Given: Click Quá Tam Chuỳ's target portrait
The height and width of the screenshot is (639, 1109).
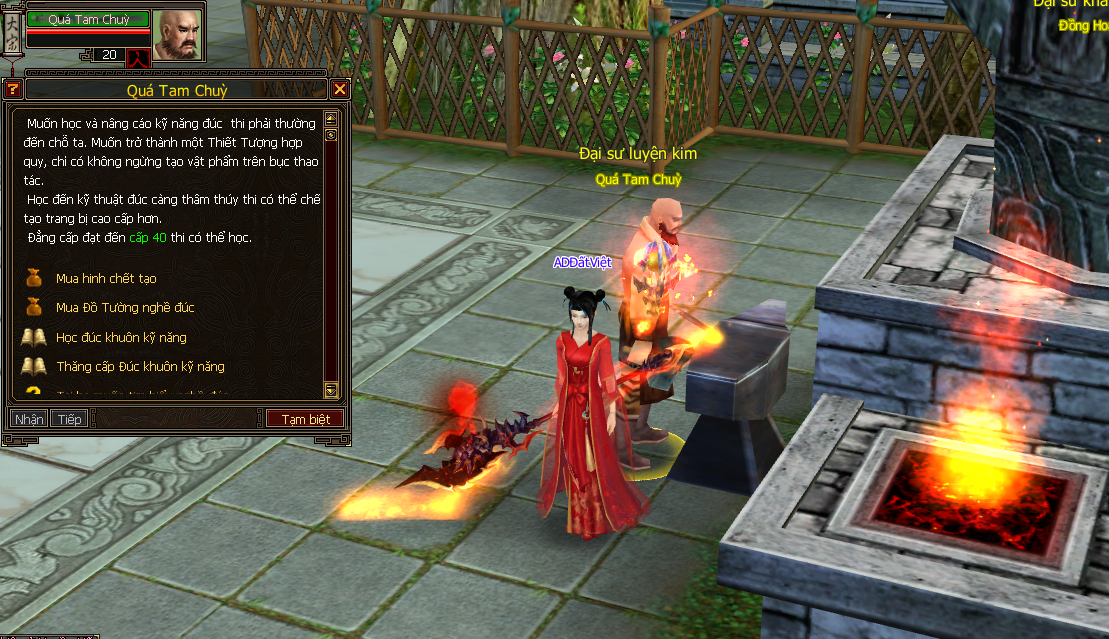Looking at the screenshot, I should [176, 34].
